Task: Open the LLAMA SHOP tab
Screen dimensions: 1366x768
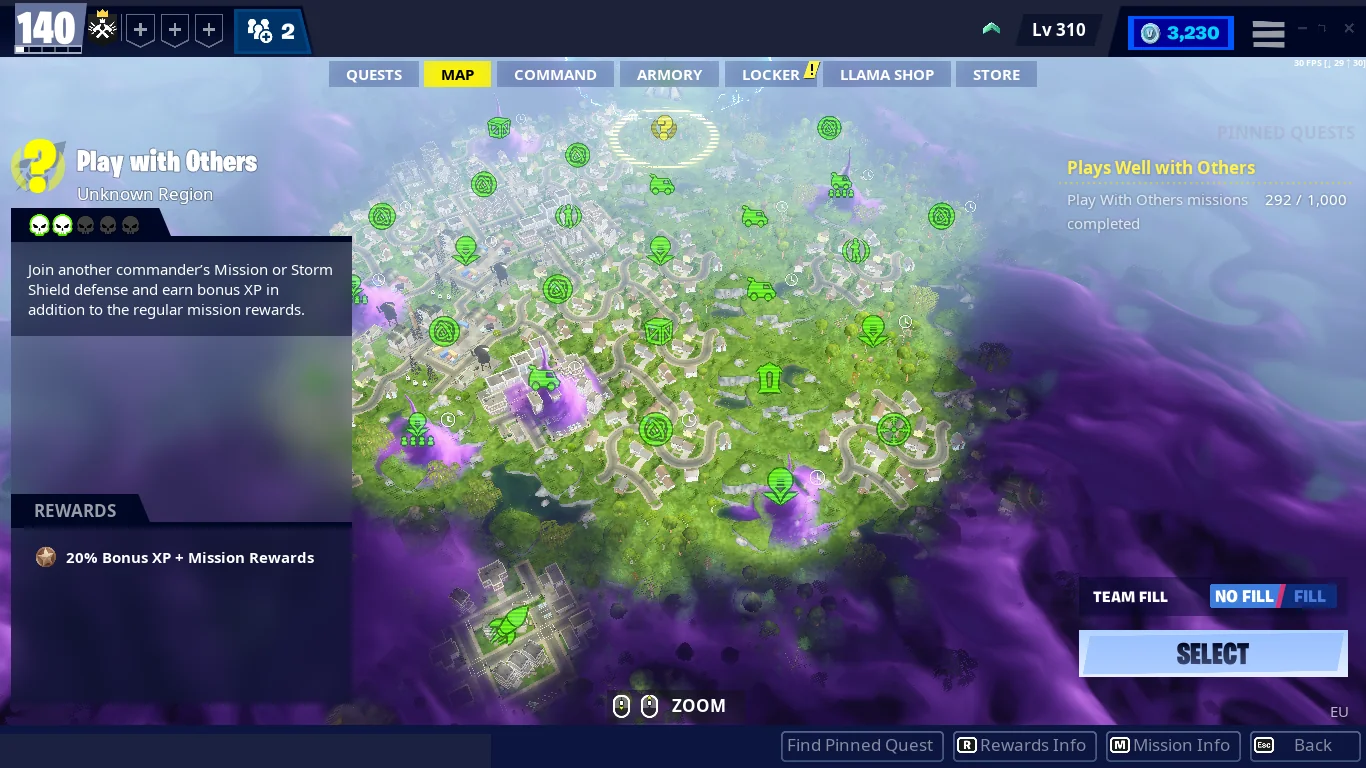Action: (886, 74)
